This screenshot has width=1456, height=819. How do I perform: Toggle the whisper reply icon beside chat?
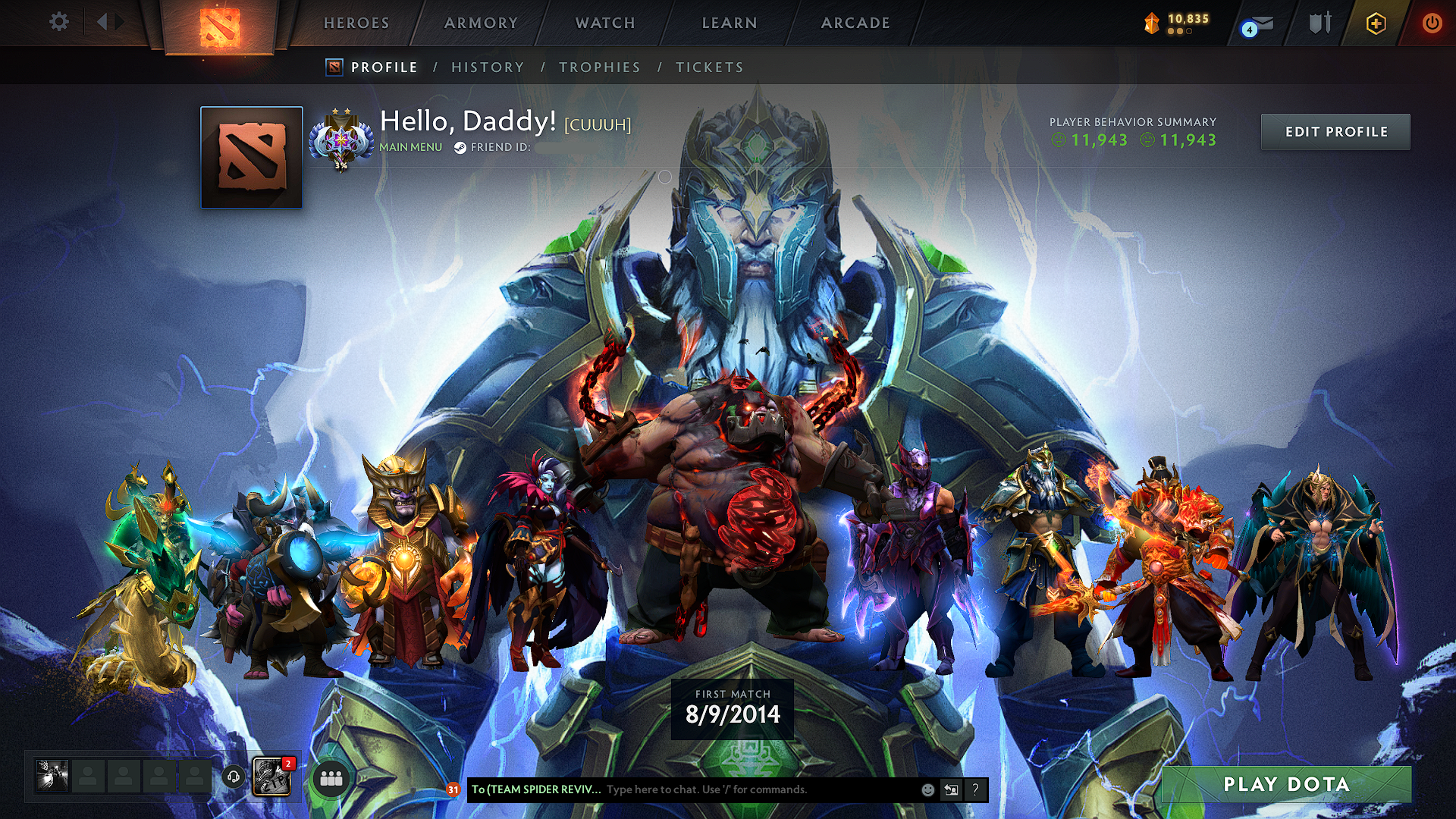point(951,790)
